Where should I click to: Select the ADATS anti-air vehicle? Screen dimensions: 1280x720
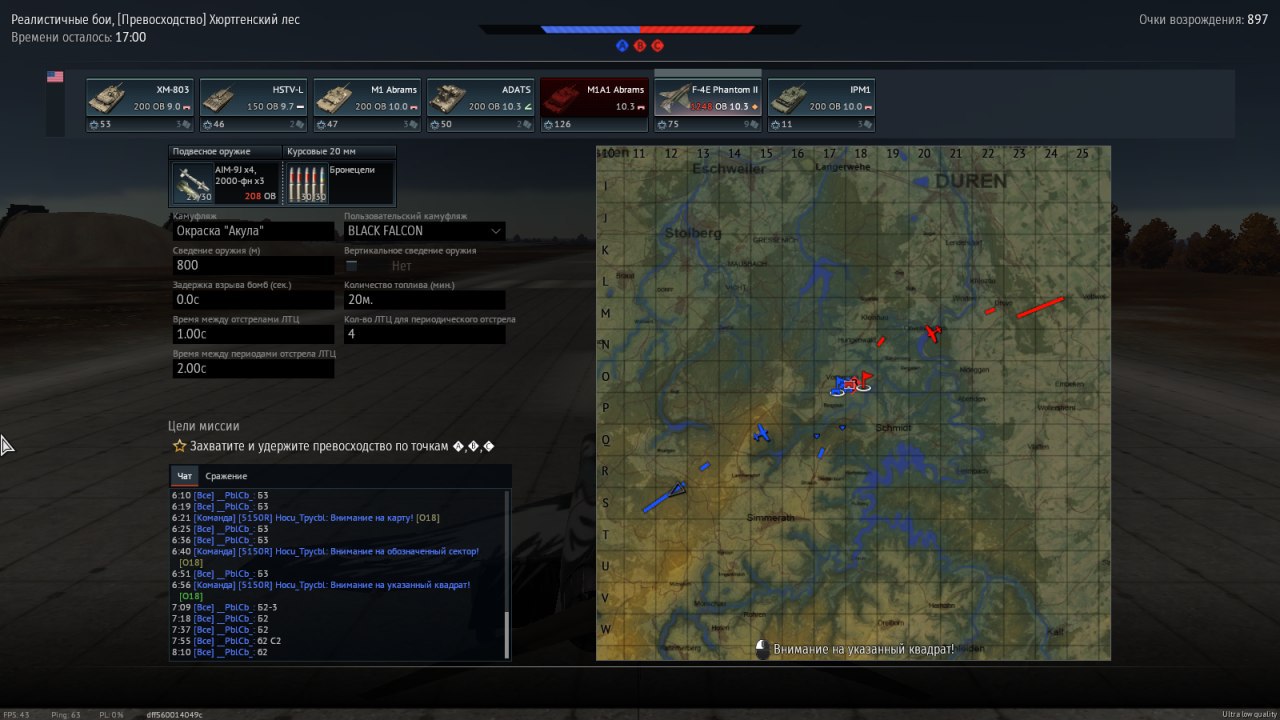coord(481,105)
